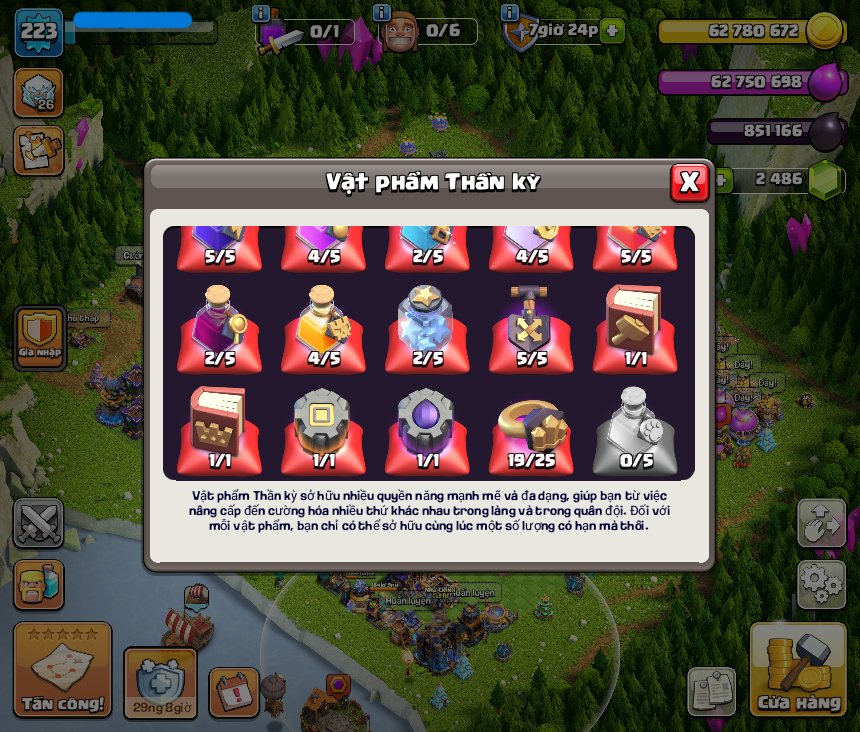
Task: Open the shield timer plus button
Action: [612, 31]
